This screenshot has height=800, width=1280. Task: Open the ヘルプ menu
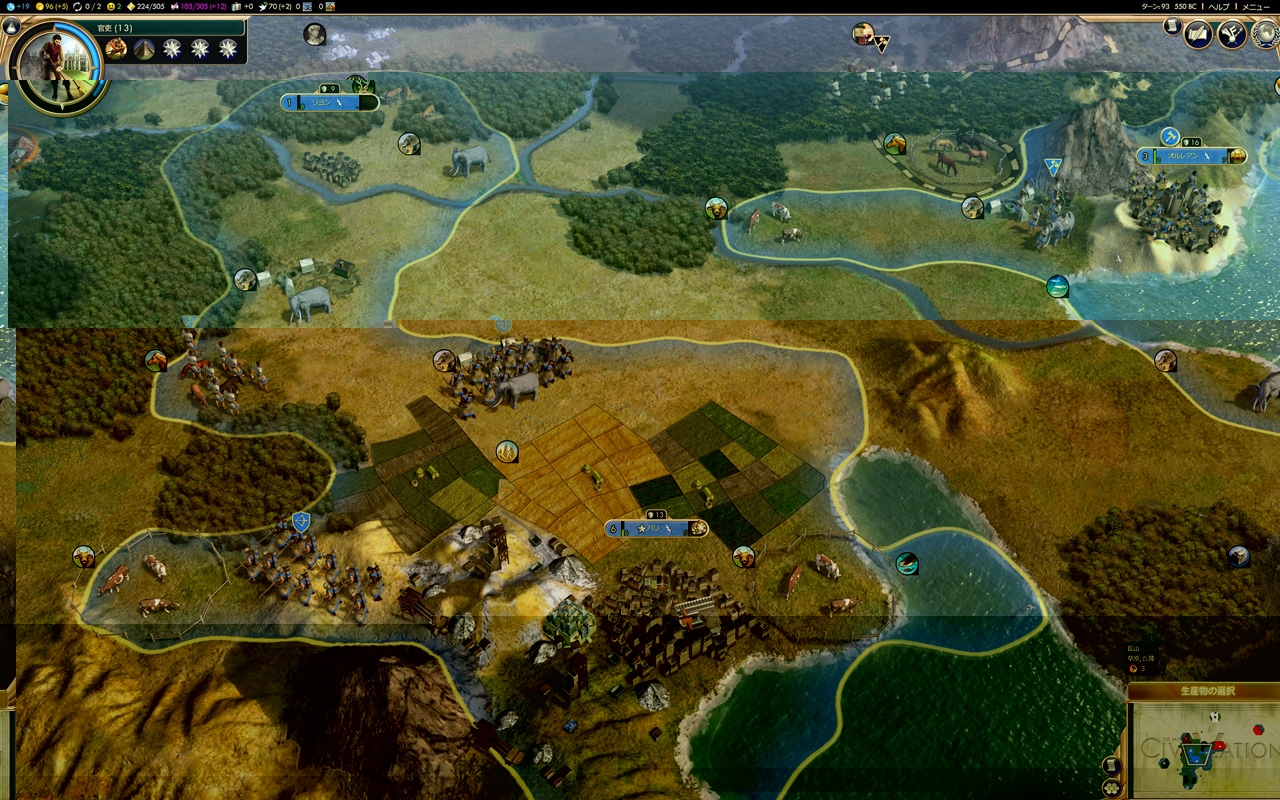click(x=1219, y=6)
